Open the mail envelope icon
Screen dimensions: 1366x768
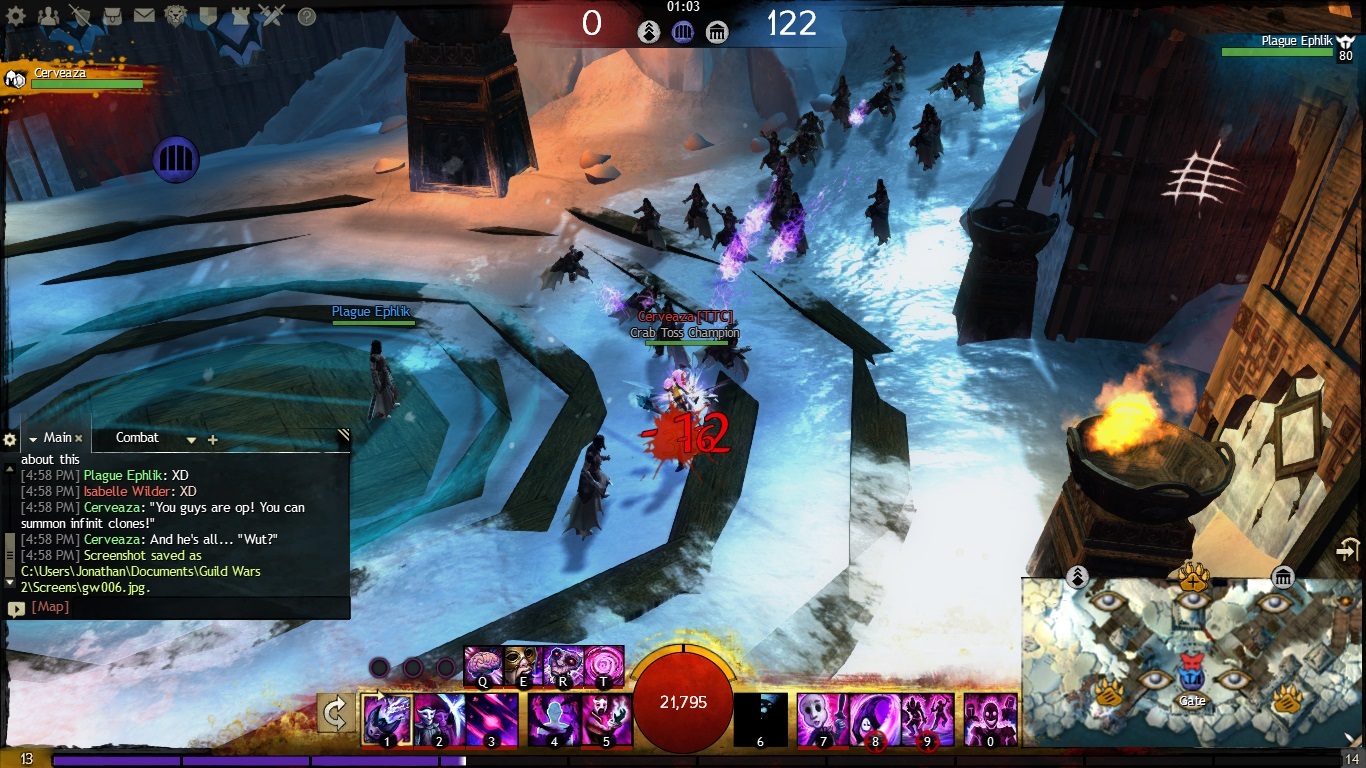(x=144, y=16)
